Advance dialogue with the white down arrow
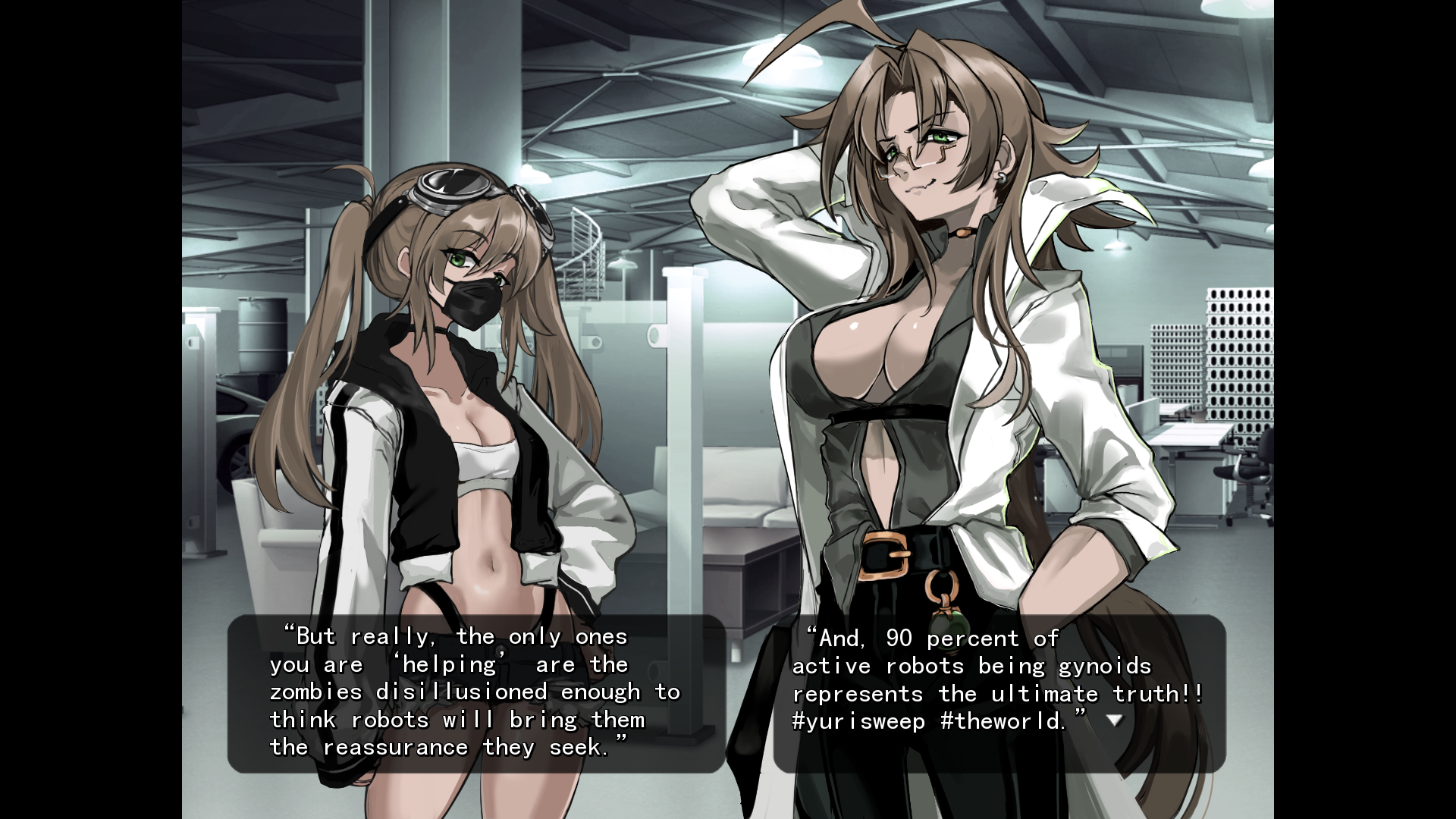 click(x=1114, y=720)
